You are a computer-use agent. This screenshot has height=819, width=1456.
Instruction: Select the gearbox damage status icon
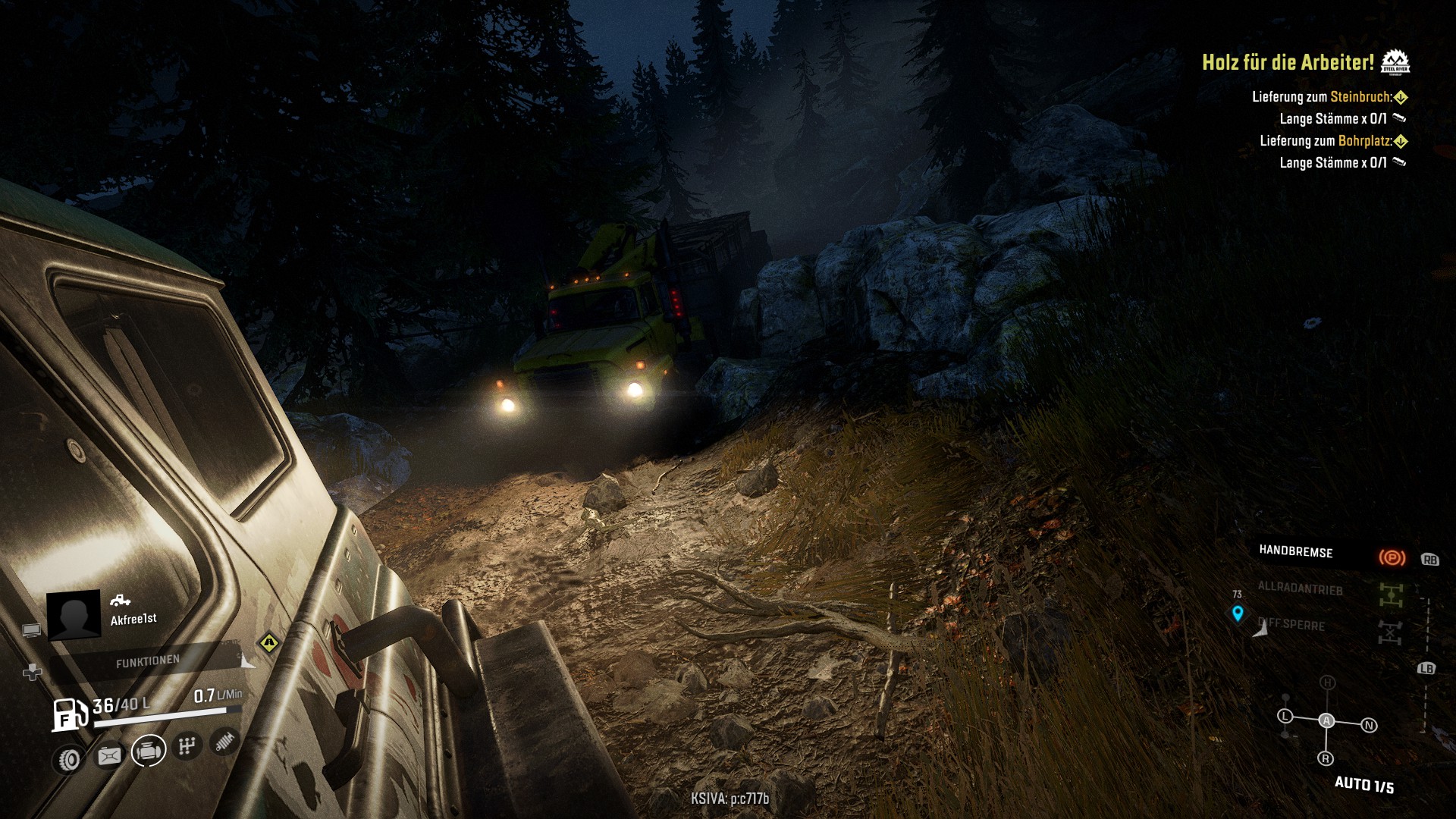186,746
